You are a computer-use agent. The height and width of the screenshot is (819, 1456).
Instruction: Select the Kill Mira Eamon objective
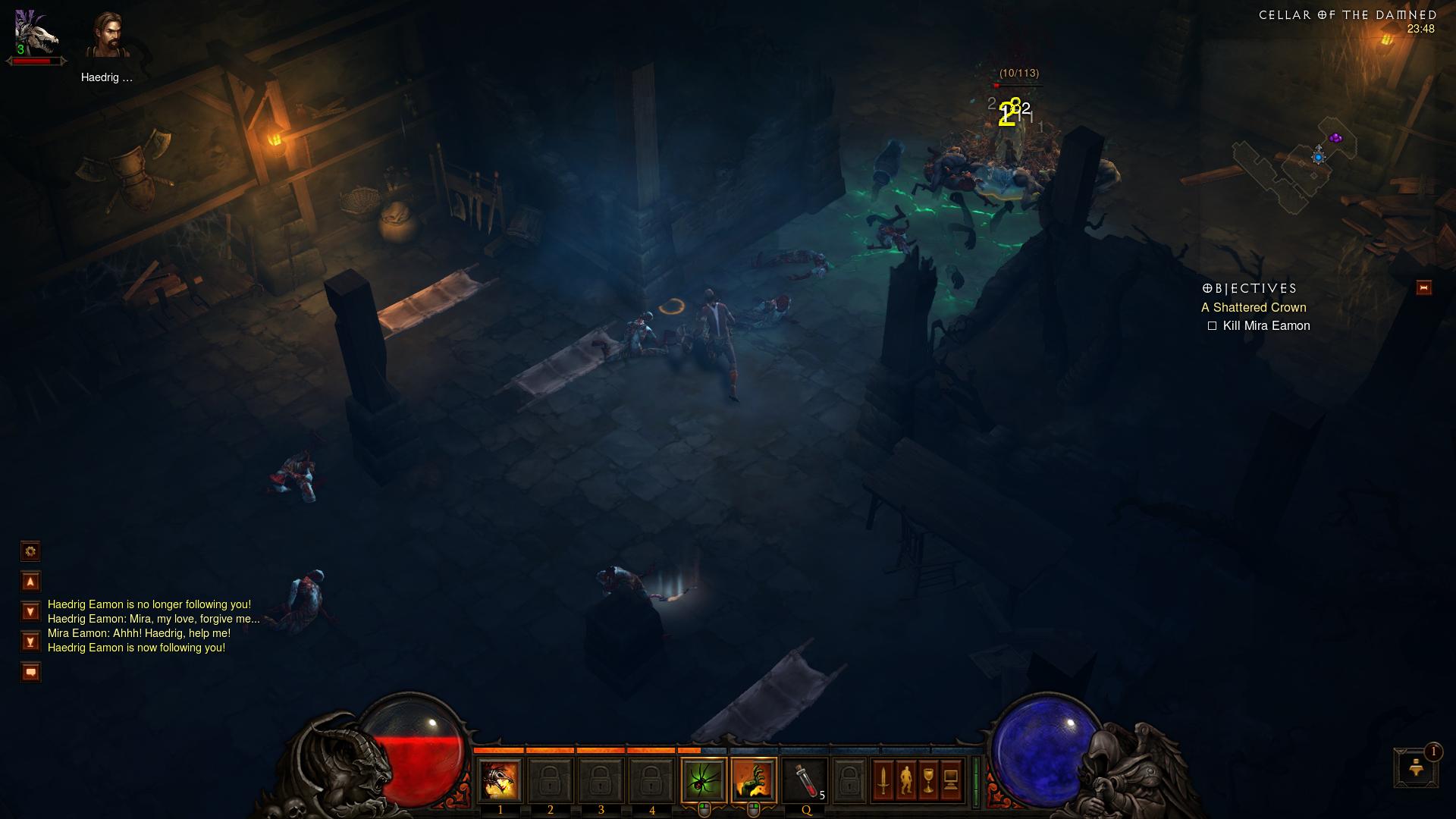coord(1266,325)
